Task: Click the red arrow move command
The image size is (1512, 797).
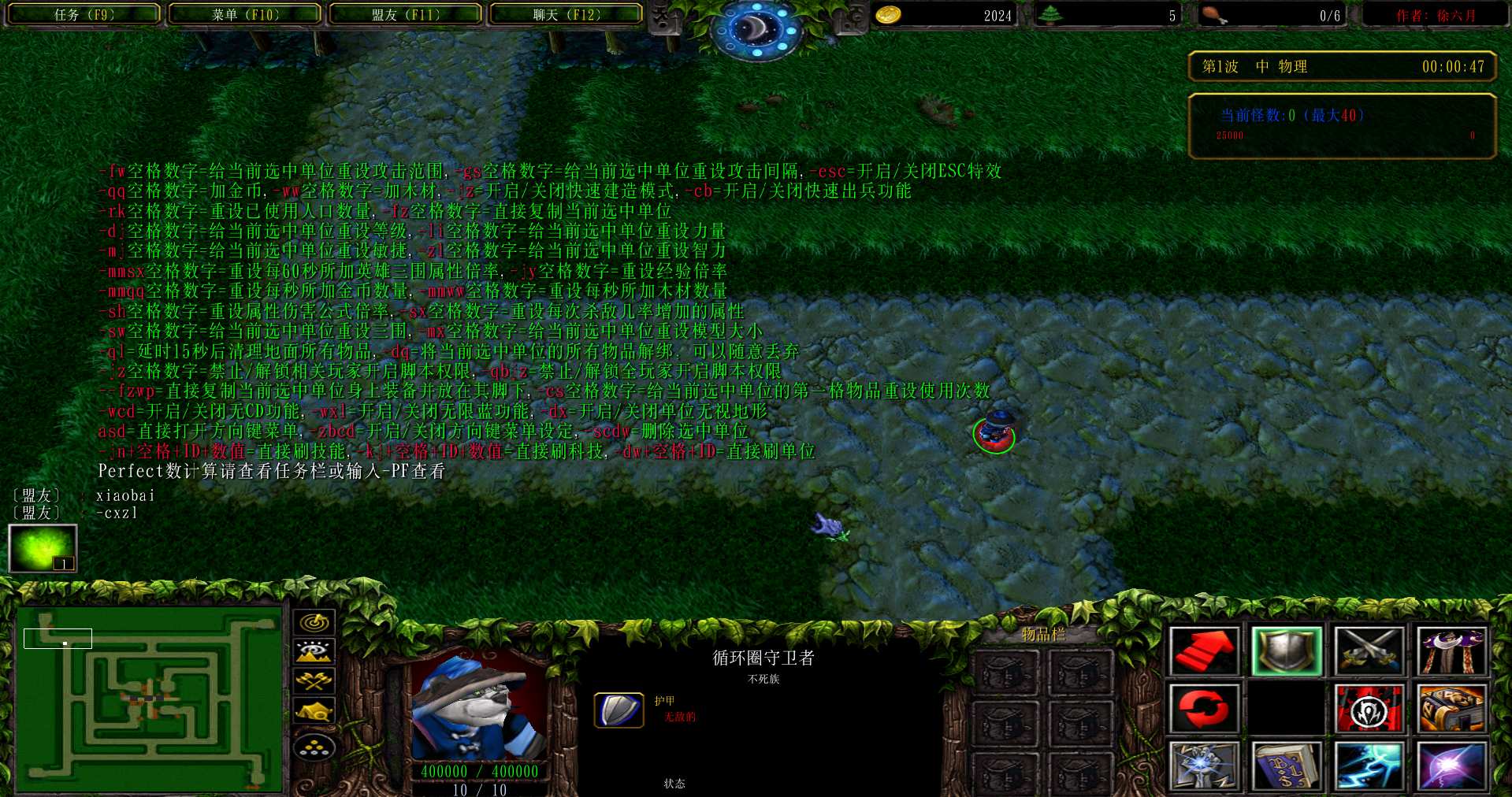Action: 1204,651
